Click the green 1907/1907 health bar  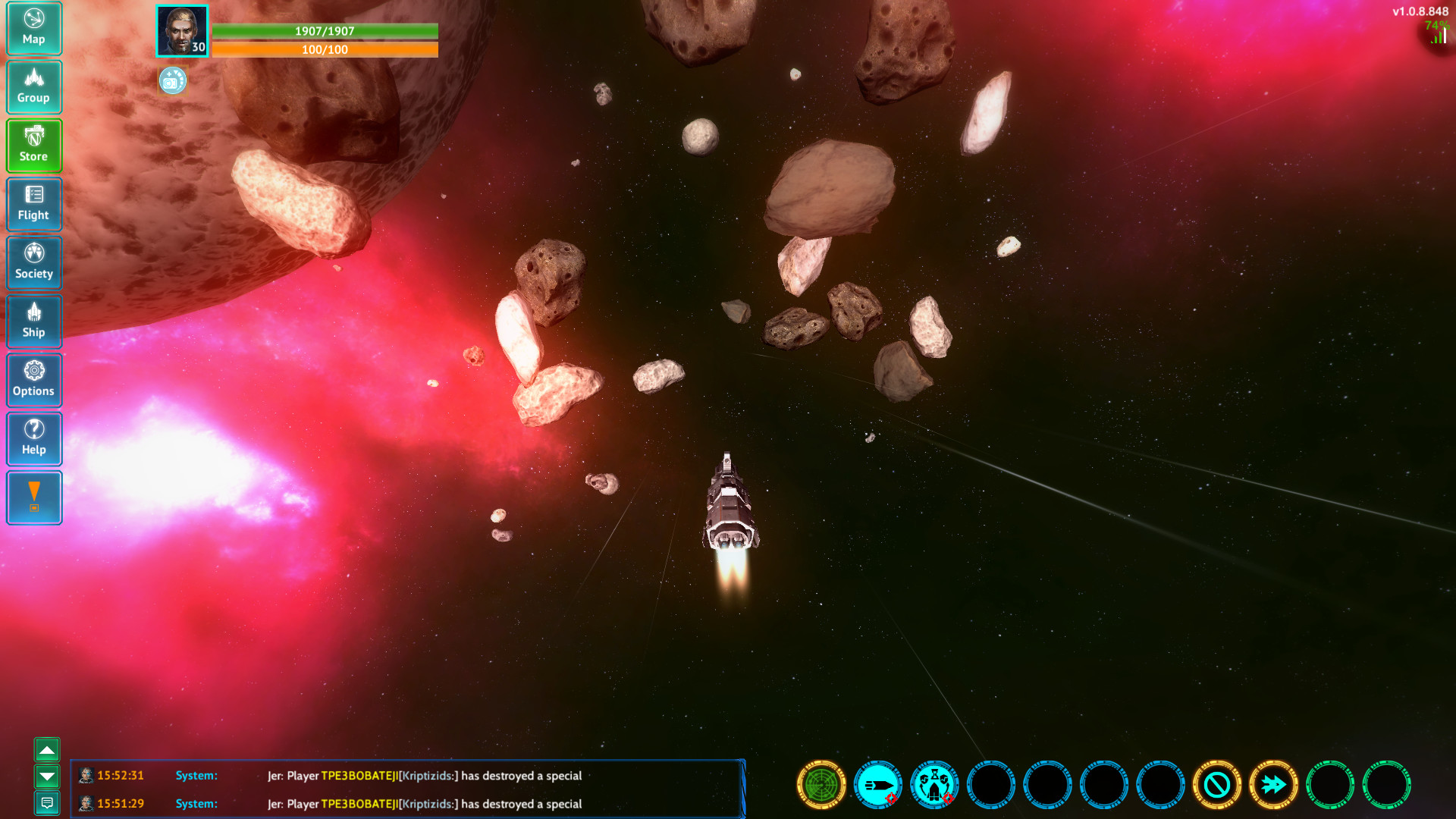pyautogui.click(x=328, y=33)
